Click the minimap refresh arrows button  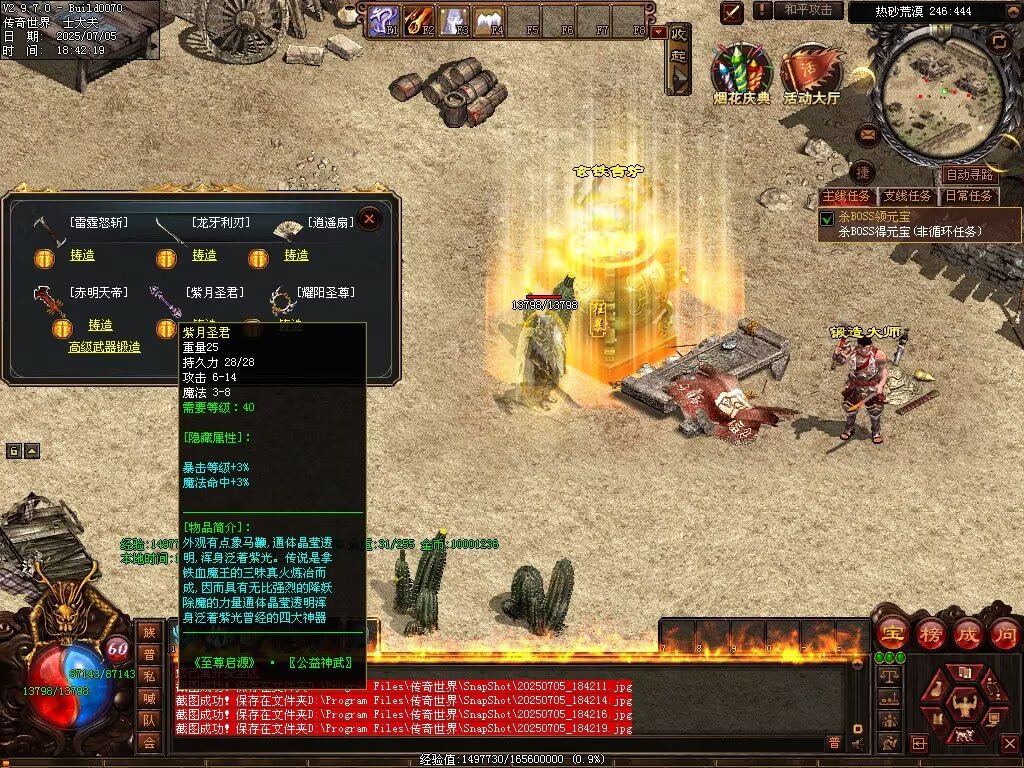(x=998, y=41)
